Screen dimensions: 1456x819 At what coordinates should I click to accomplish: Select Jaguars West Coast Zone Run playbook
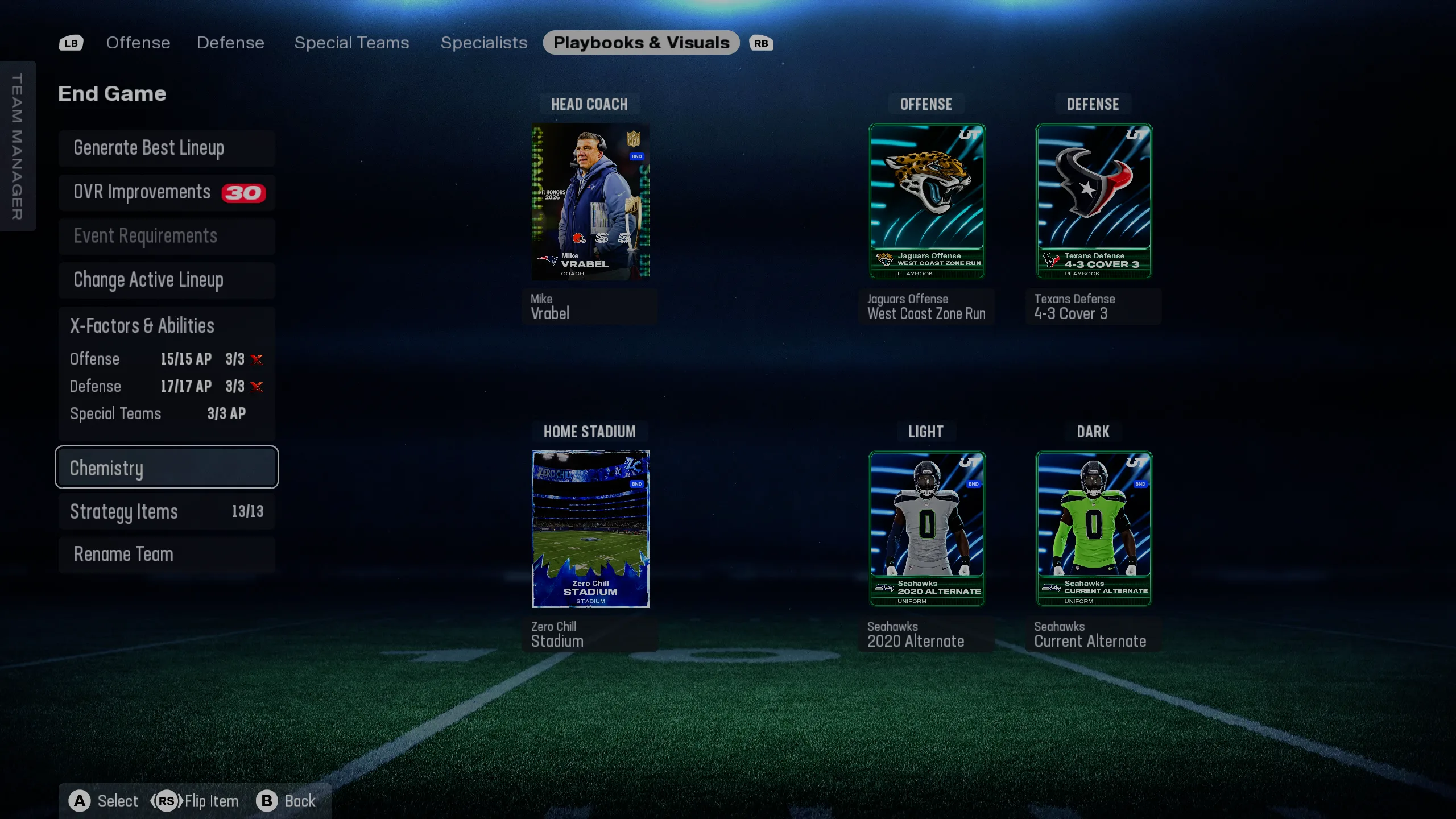[x=926, y=202]
